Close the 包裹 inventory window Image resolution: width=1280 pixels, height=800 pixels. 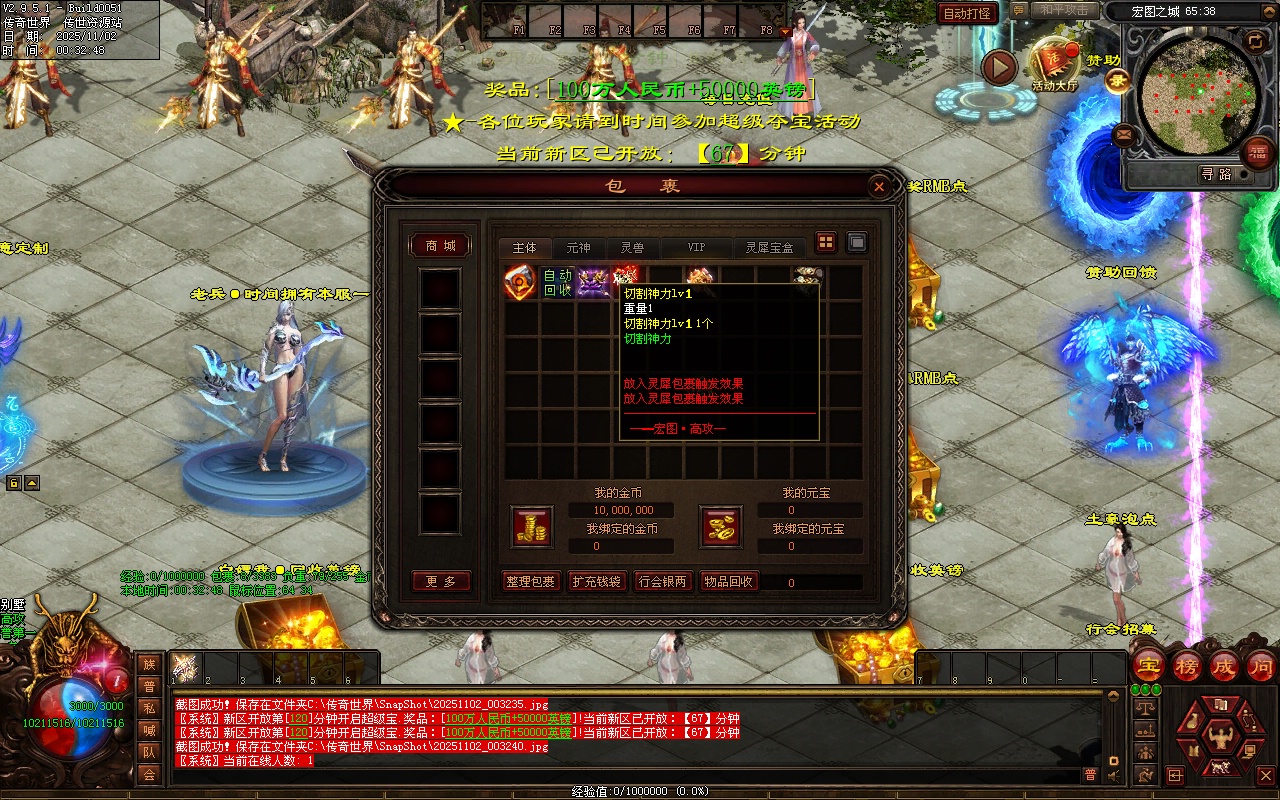pos(878,187)
